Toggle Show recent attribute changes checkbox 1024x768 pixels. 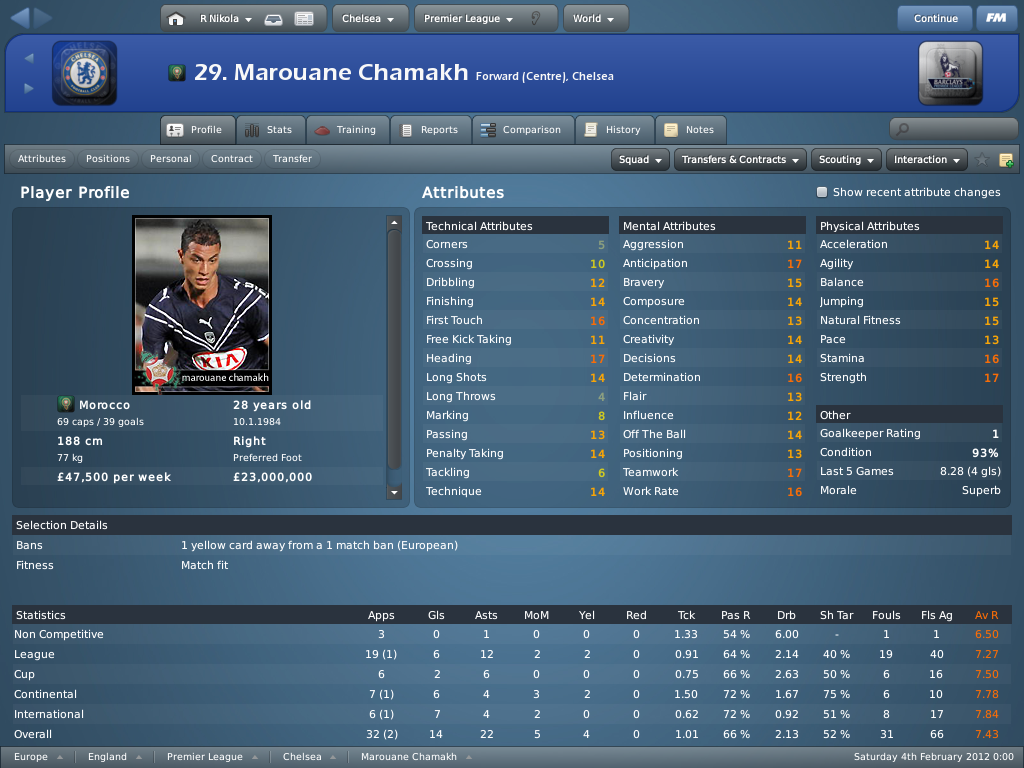822,192
